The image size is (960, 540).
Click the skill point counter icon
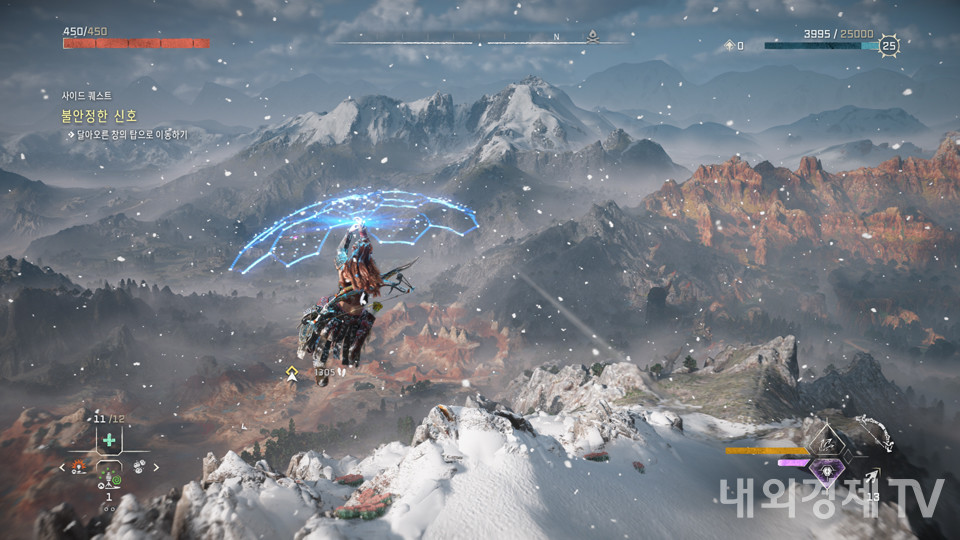pos(729,46)
